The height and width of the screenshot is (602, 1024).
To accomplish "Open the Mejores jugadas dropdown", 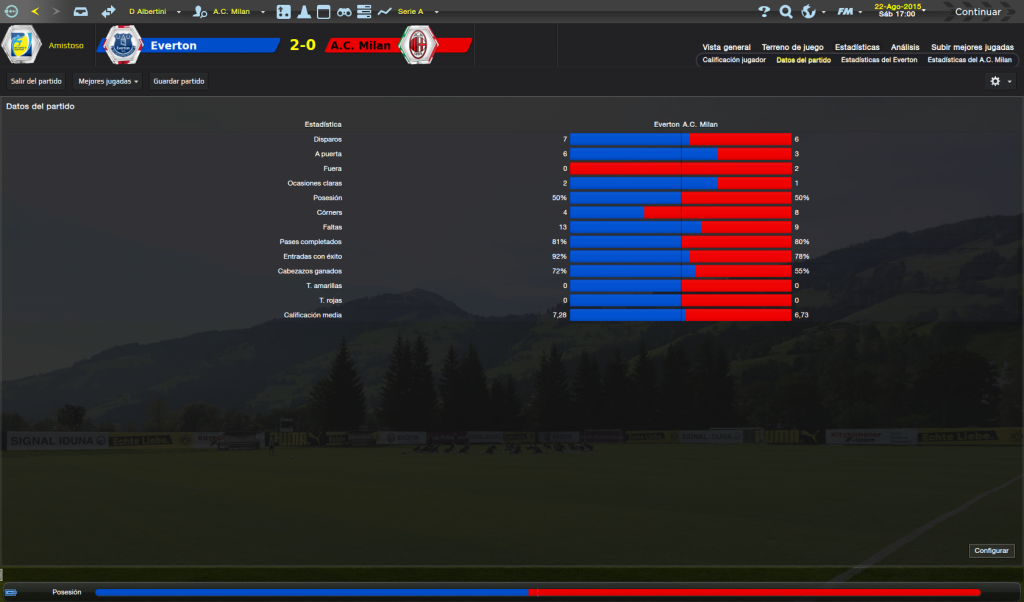I will click(x=108, y=81).
